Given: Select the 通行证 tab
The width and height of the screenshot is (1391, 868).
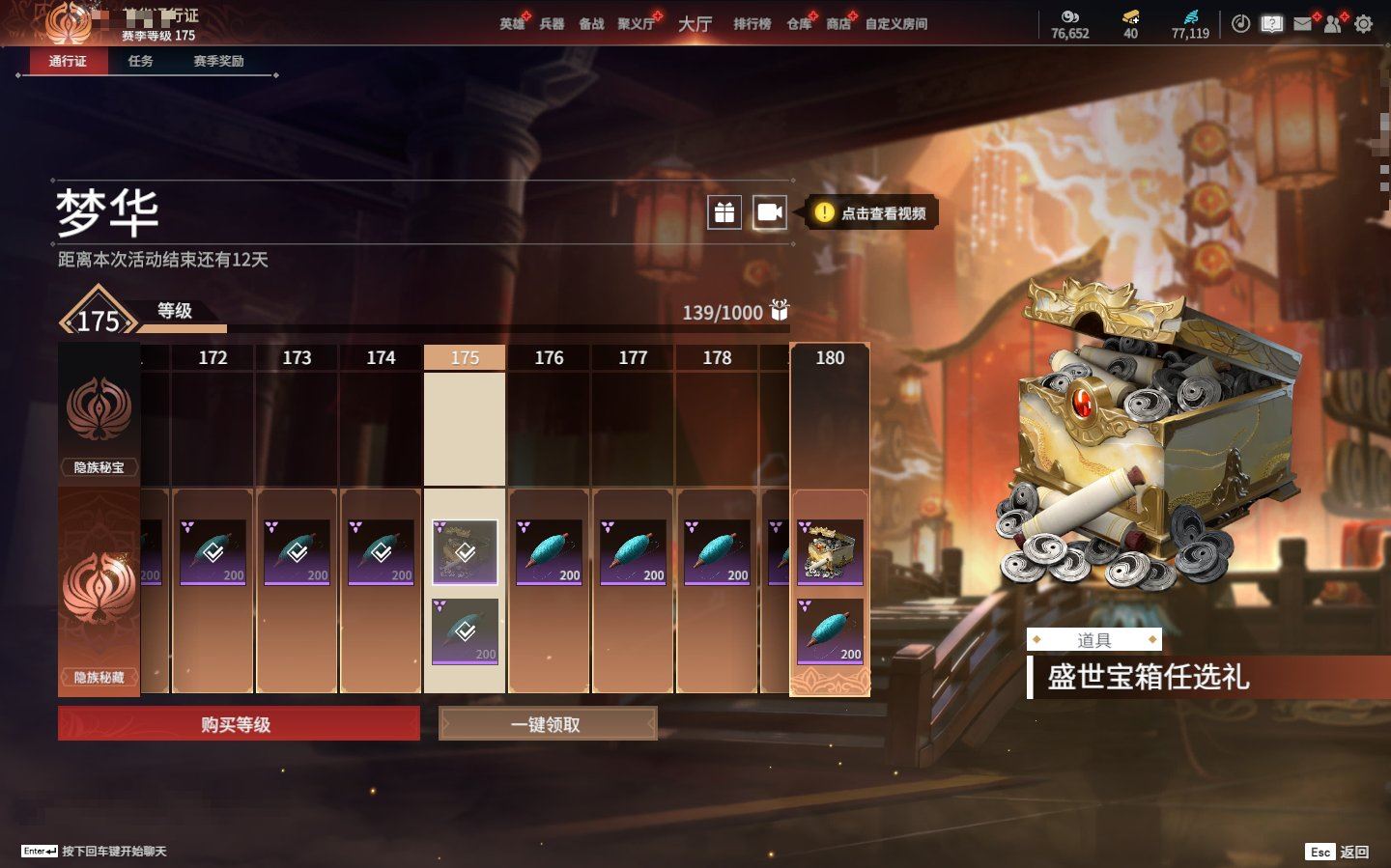Looking at the screenshot, I should click(x=68, y=61).
